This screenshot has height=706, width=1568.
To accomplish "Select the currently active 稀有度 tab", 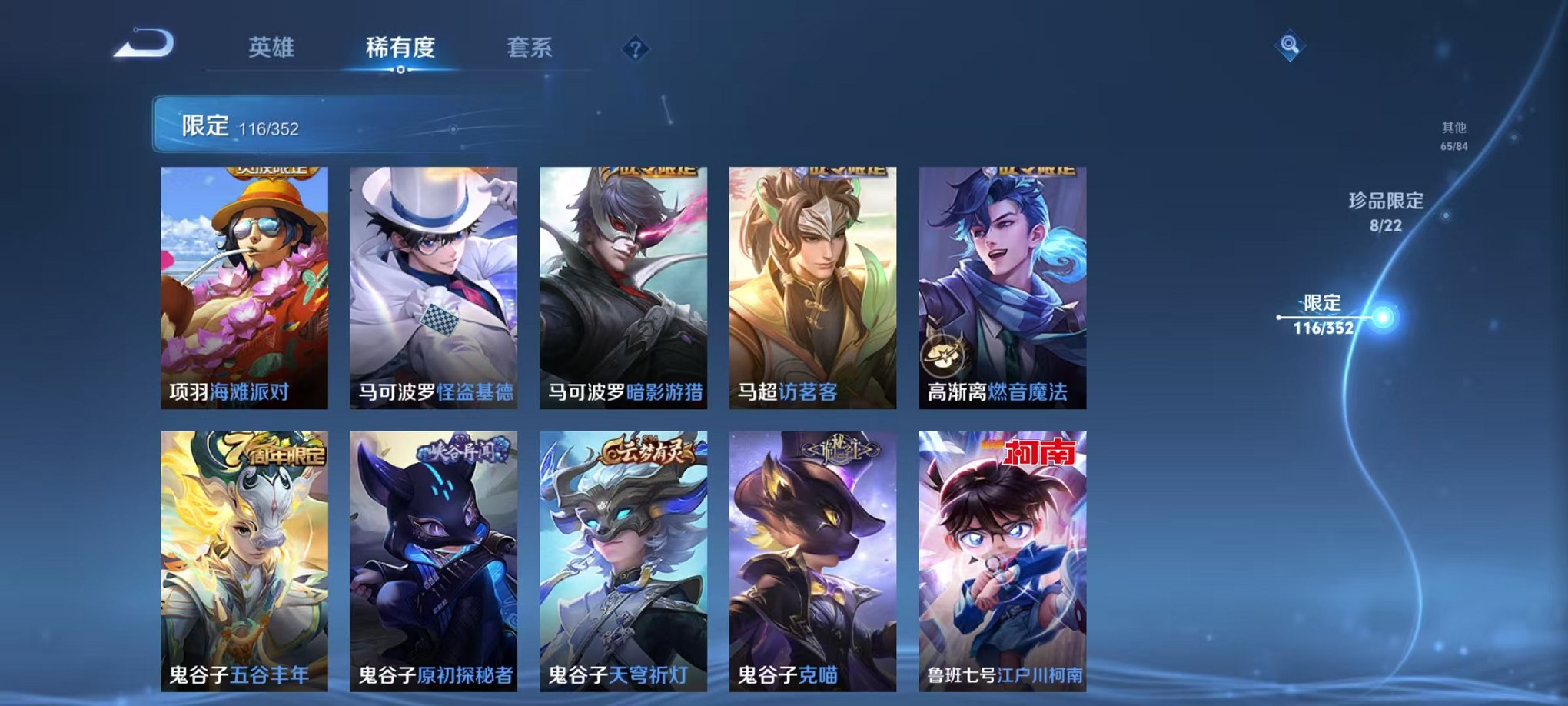I will click(400, 48).
